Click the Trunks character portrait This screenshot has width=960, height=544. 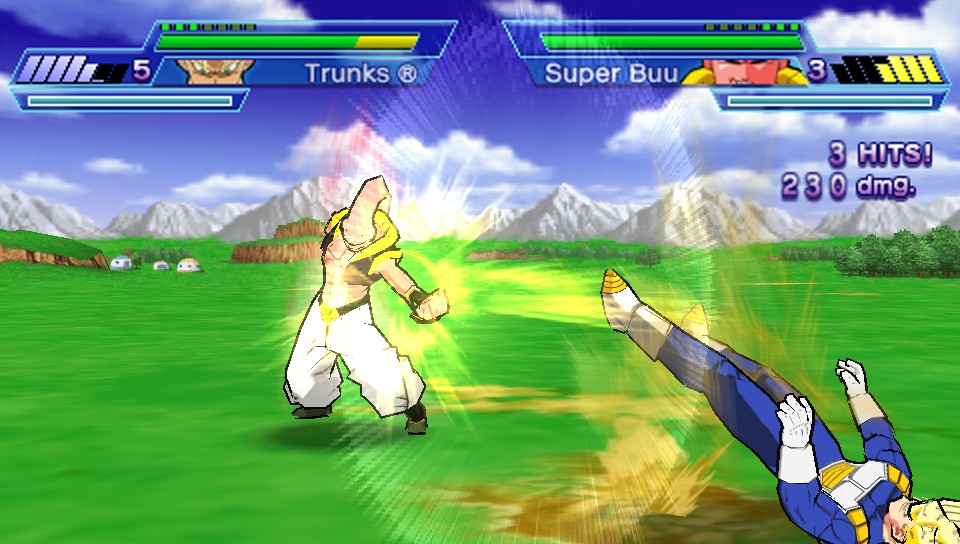[216, 71]
